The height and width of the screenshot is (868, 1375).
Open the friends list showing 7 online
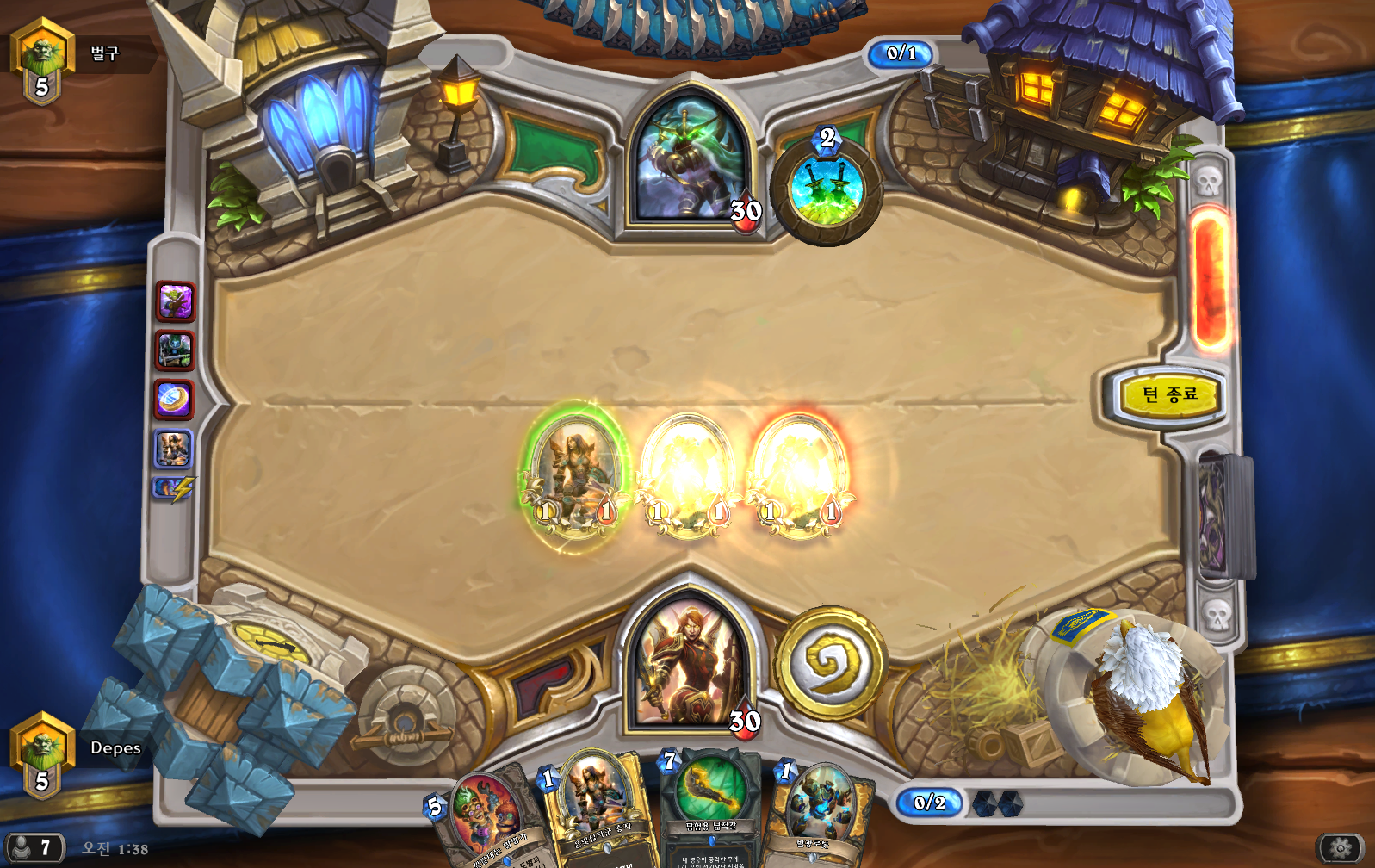point(33,848)
